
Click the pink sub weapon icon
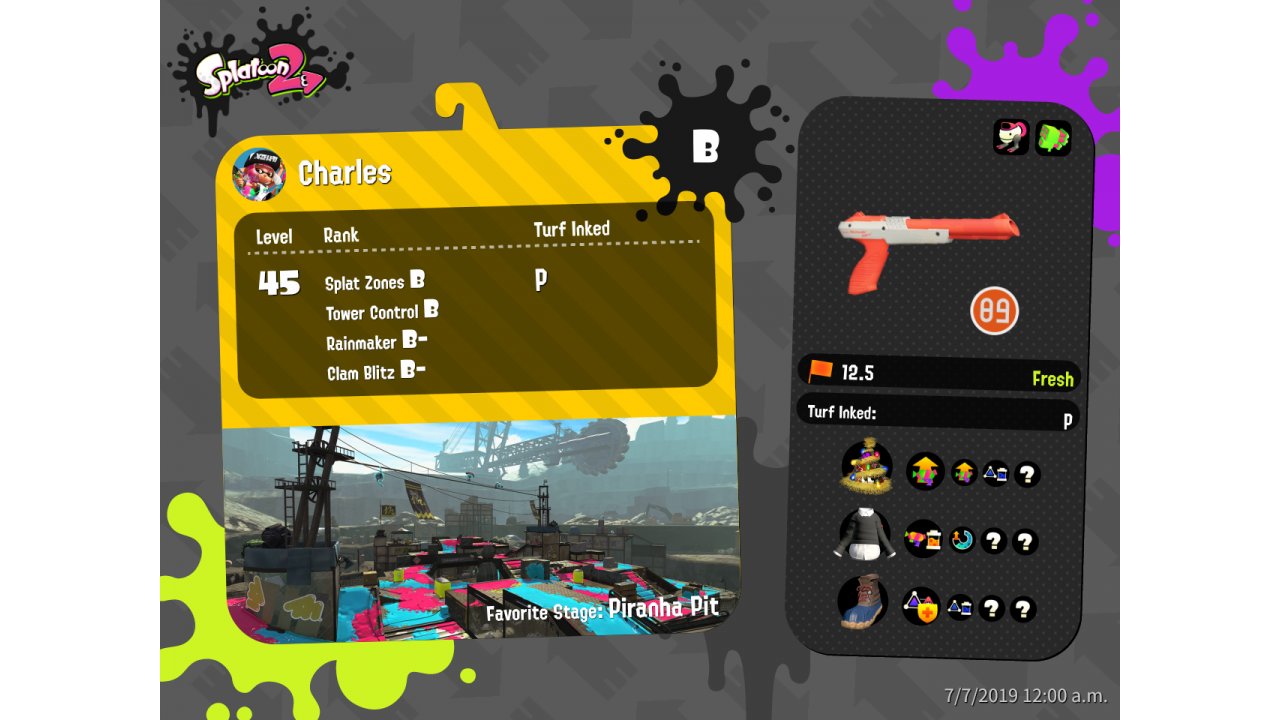[1011, 137]
